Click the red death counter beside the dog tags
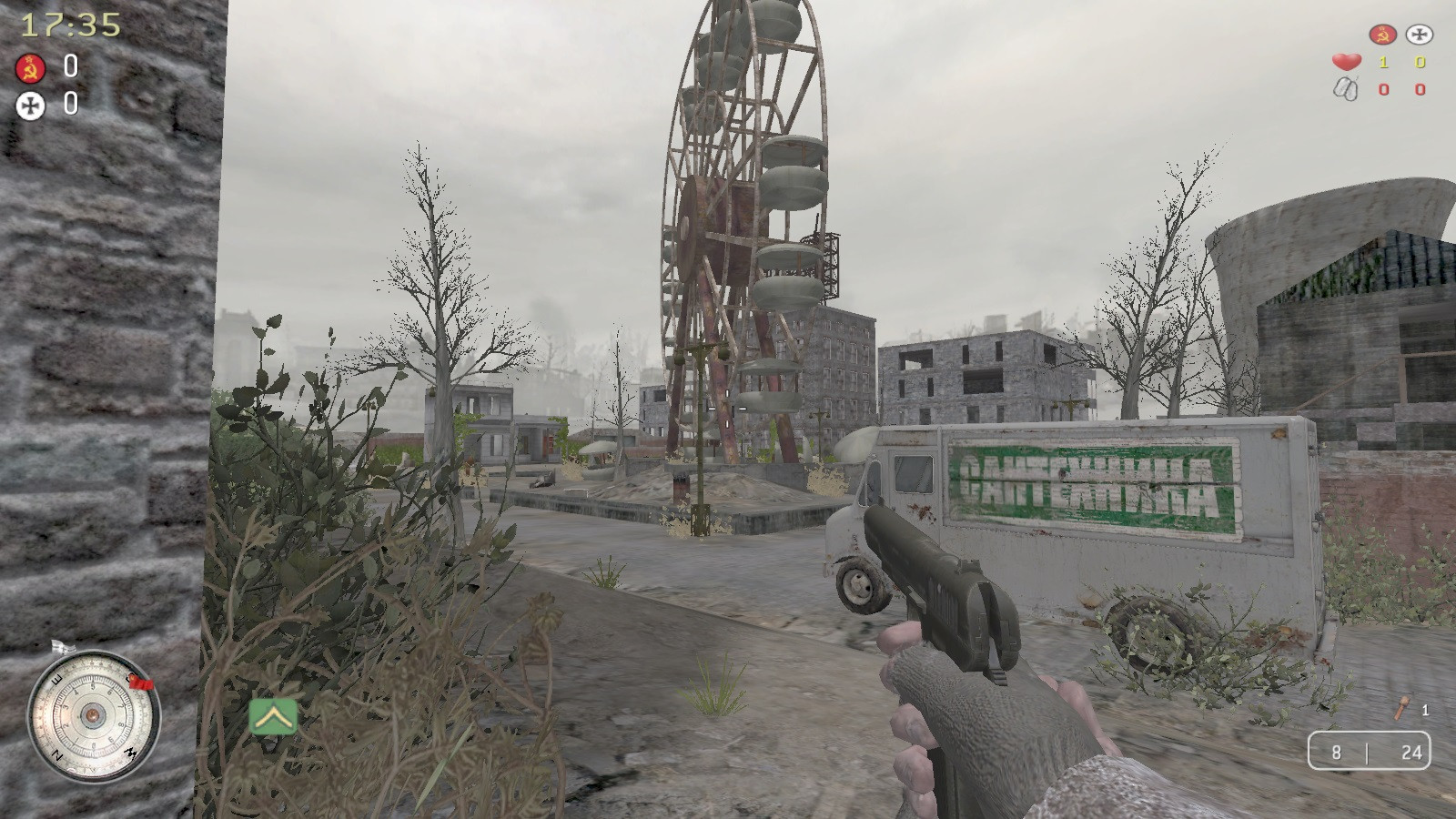This screenshot has width=1456, height=819. [1382, 89]
